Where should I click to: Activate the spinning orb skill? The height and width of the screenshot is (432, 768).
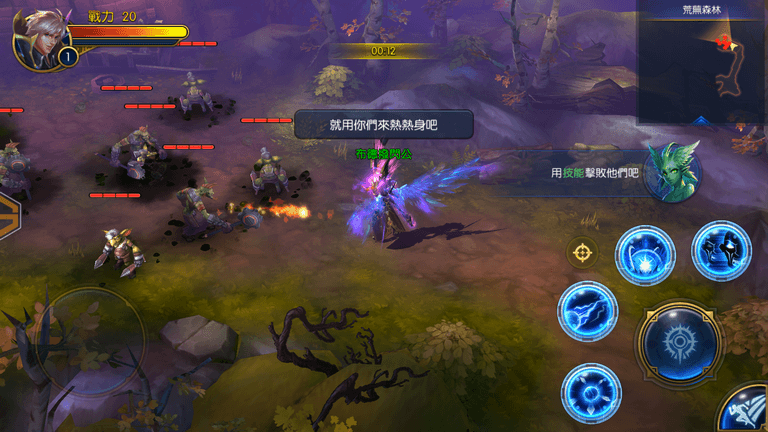(590, 392)
